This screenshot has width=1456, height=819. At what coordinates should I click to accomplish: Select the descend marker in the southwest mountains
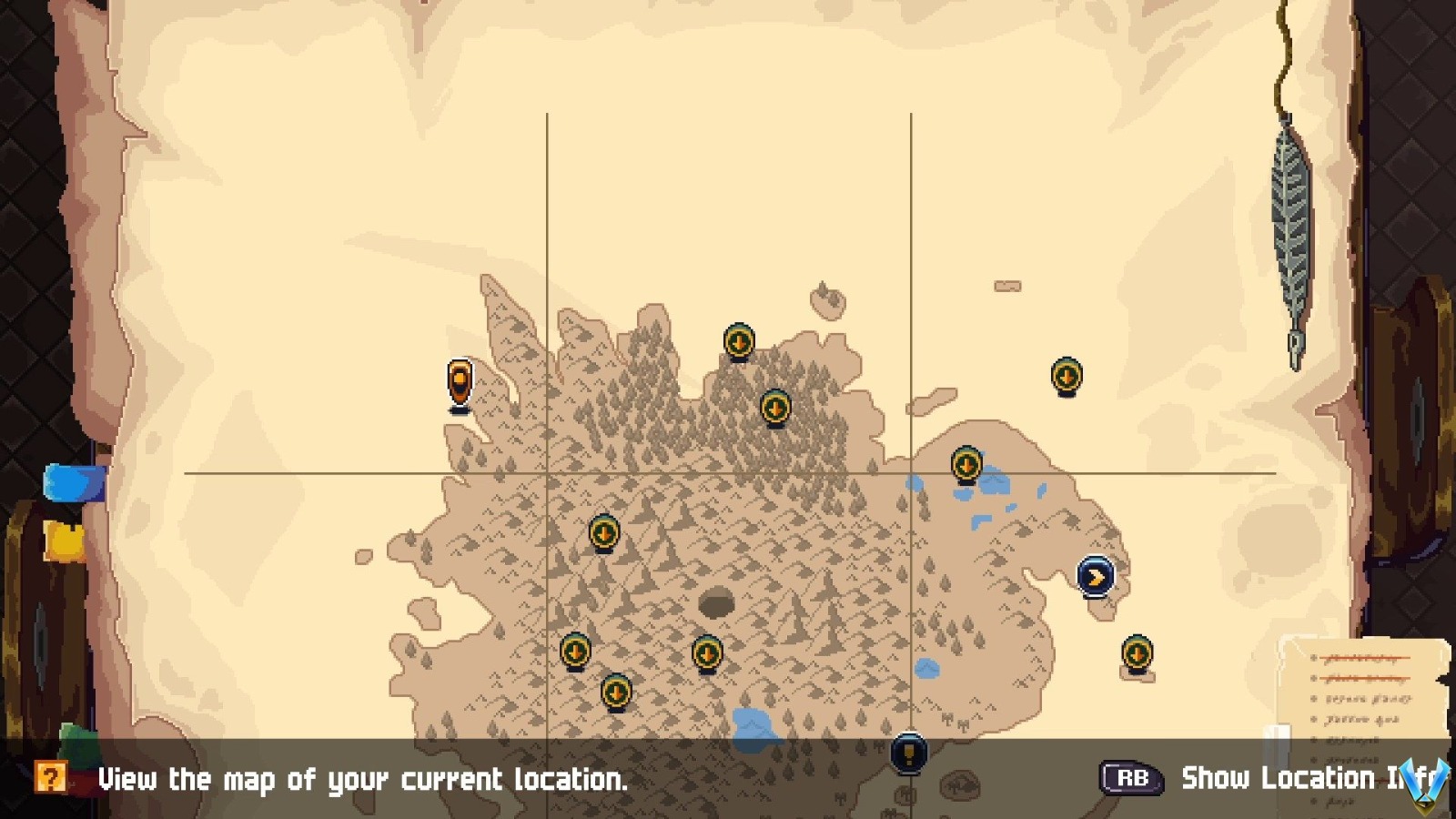(574, 652)
